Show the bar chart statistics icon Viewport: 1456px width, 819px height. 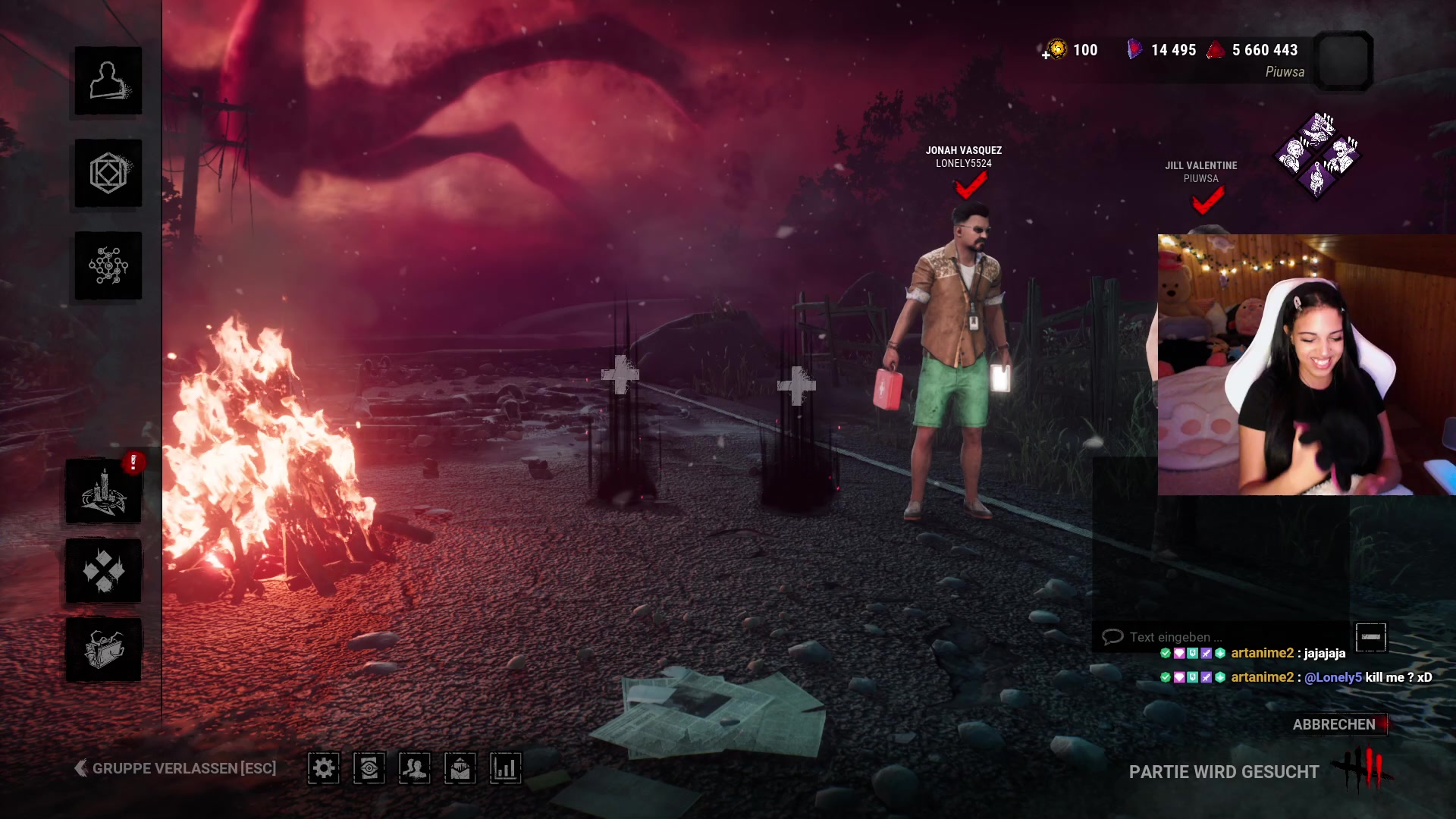pos(506,768)
